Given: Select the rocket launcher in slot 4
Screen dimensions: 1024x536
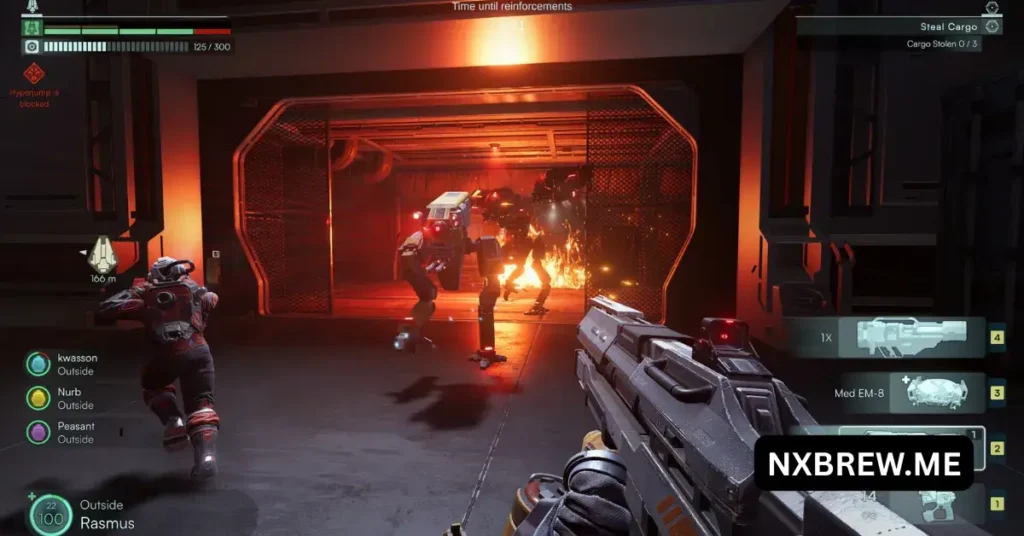Looking at the screenshot, I should point(897,338).
